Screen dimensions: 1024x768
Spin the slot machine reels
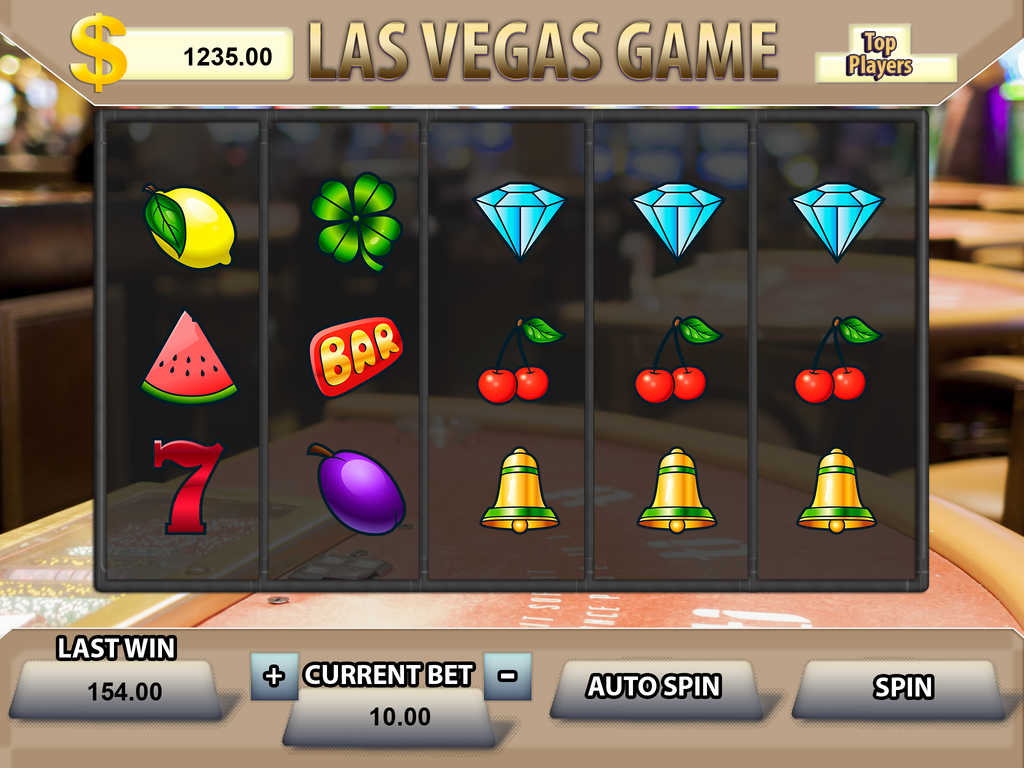coord(901,688)
